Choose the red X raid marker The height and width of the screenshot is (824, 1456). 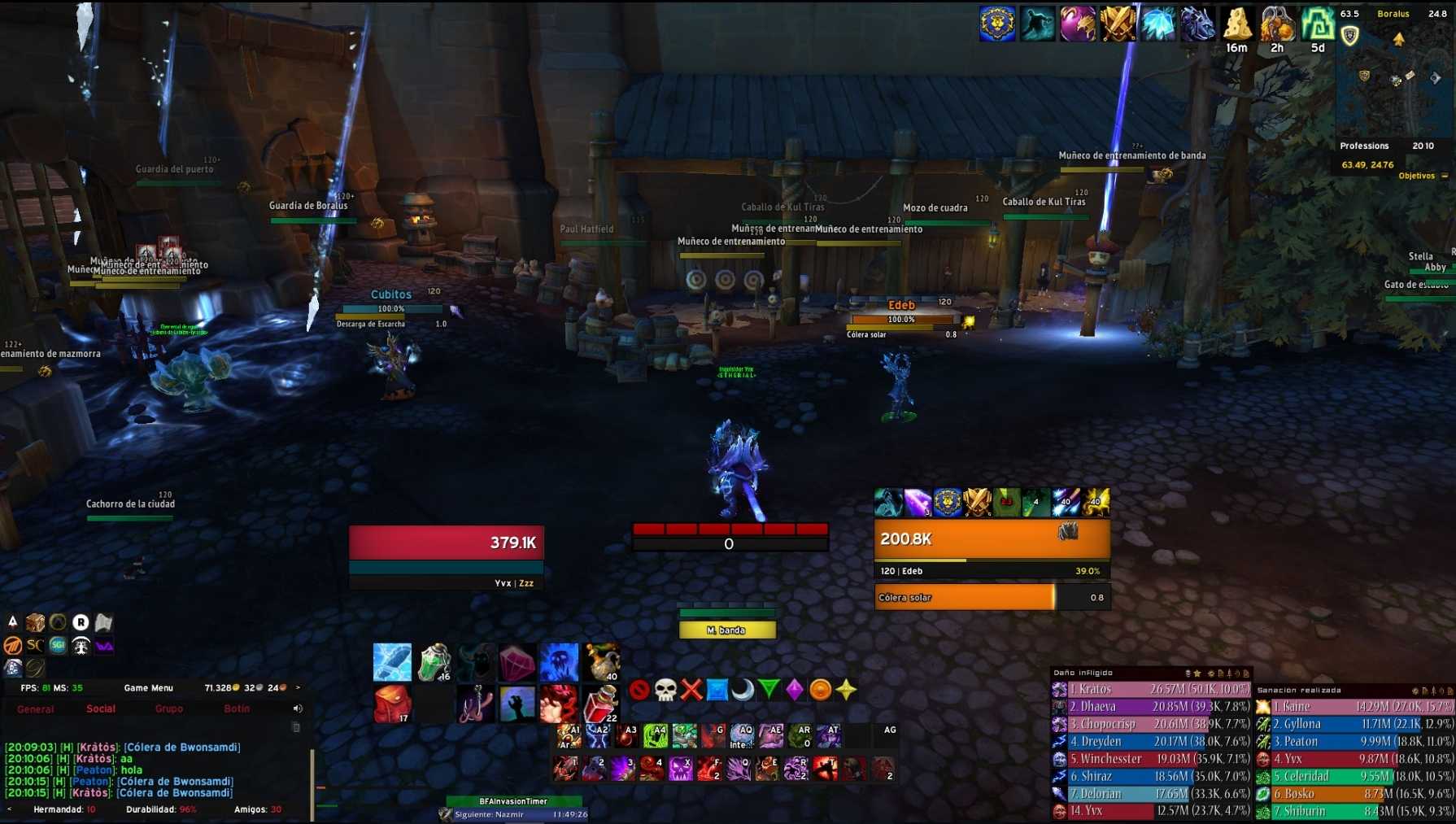tap(691, 690)
